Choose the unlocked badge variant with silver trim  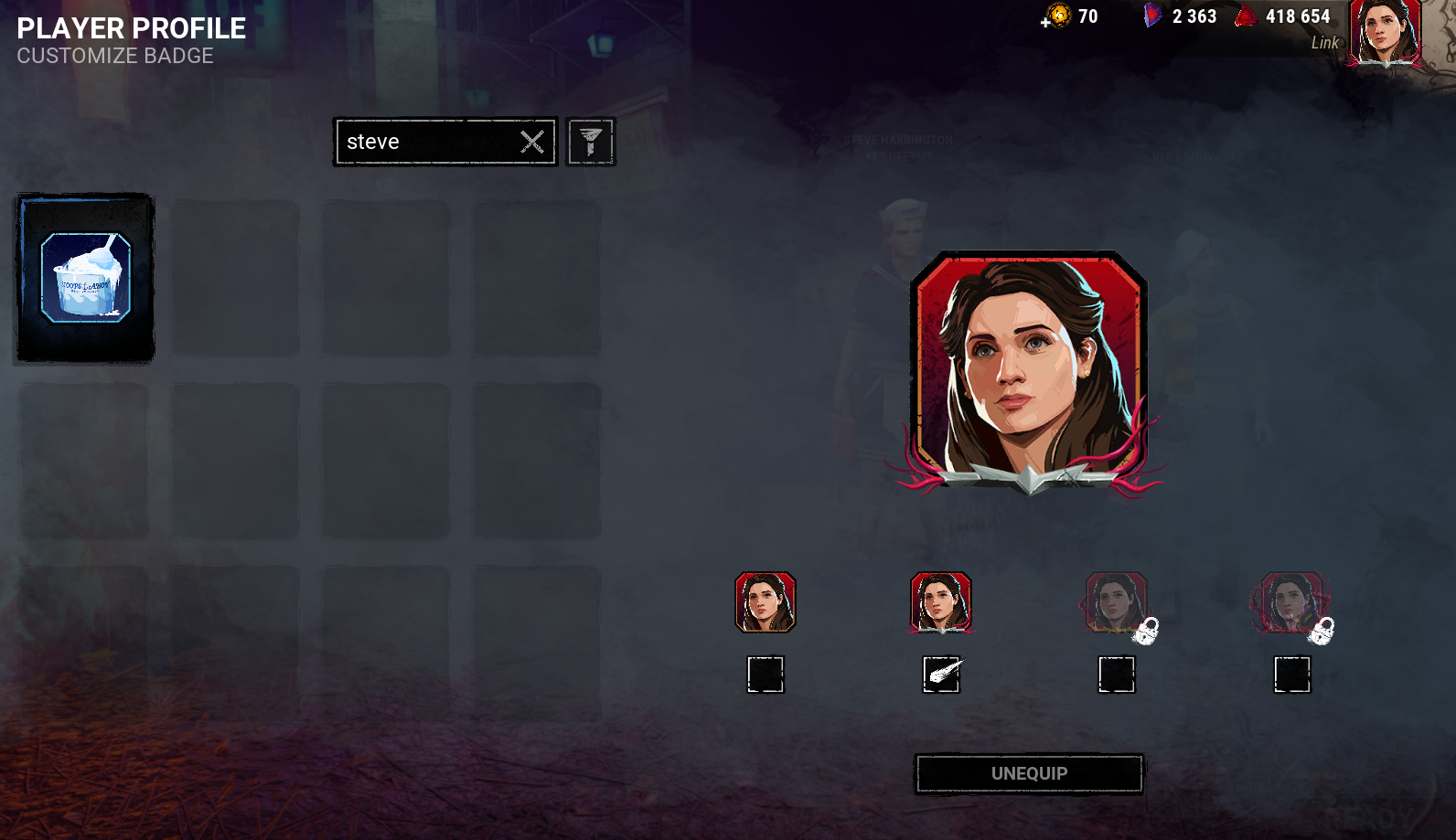[x=941, y=602]
